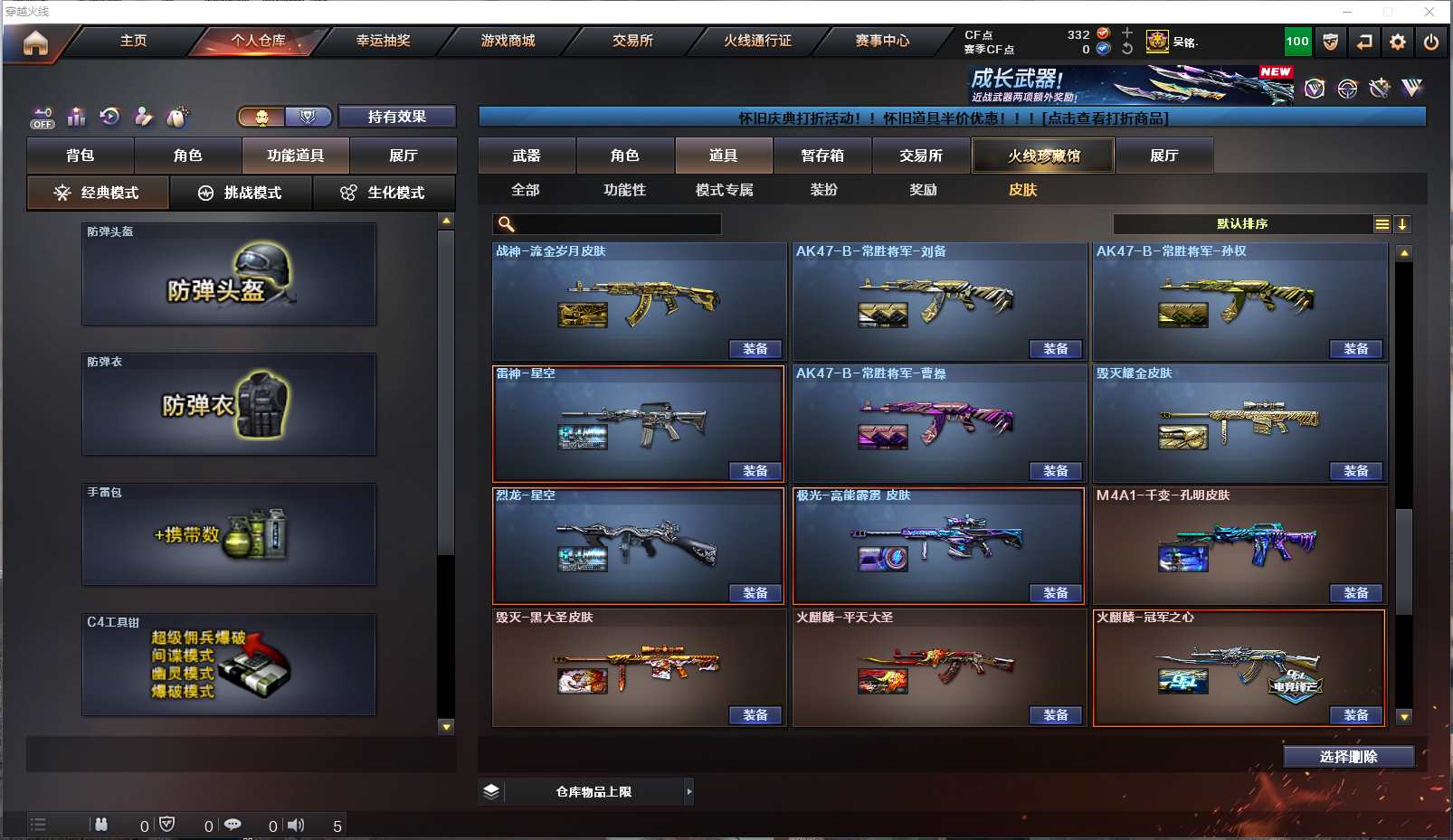Switch to the 武器 weapons tab
1453x840 pixels.
click(527, 156)
